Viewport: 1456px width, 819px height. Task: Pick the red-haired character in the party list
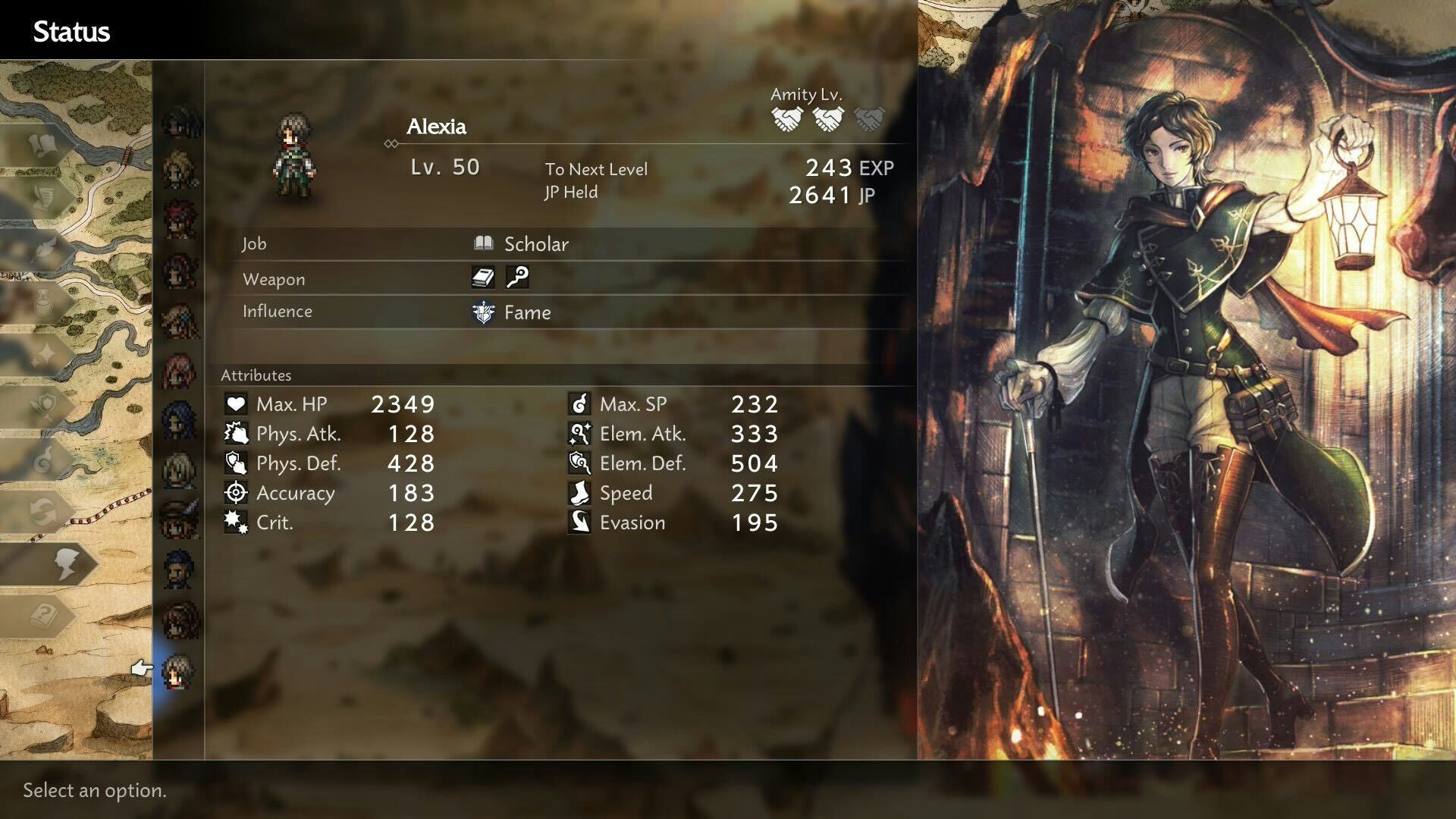tap(180, 219)
